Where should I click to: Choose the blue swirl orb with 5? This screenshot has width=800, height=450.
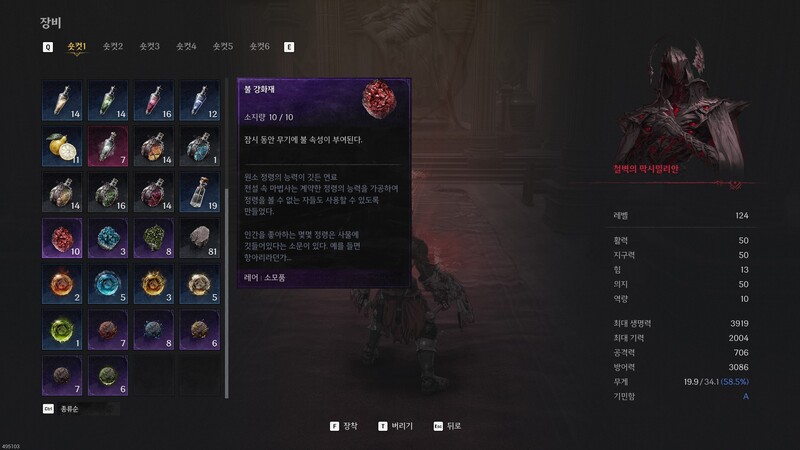click(x=107, y=284)
